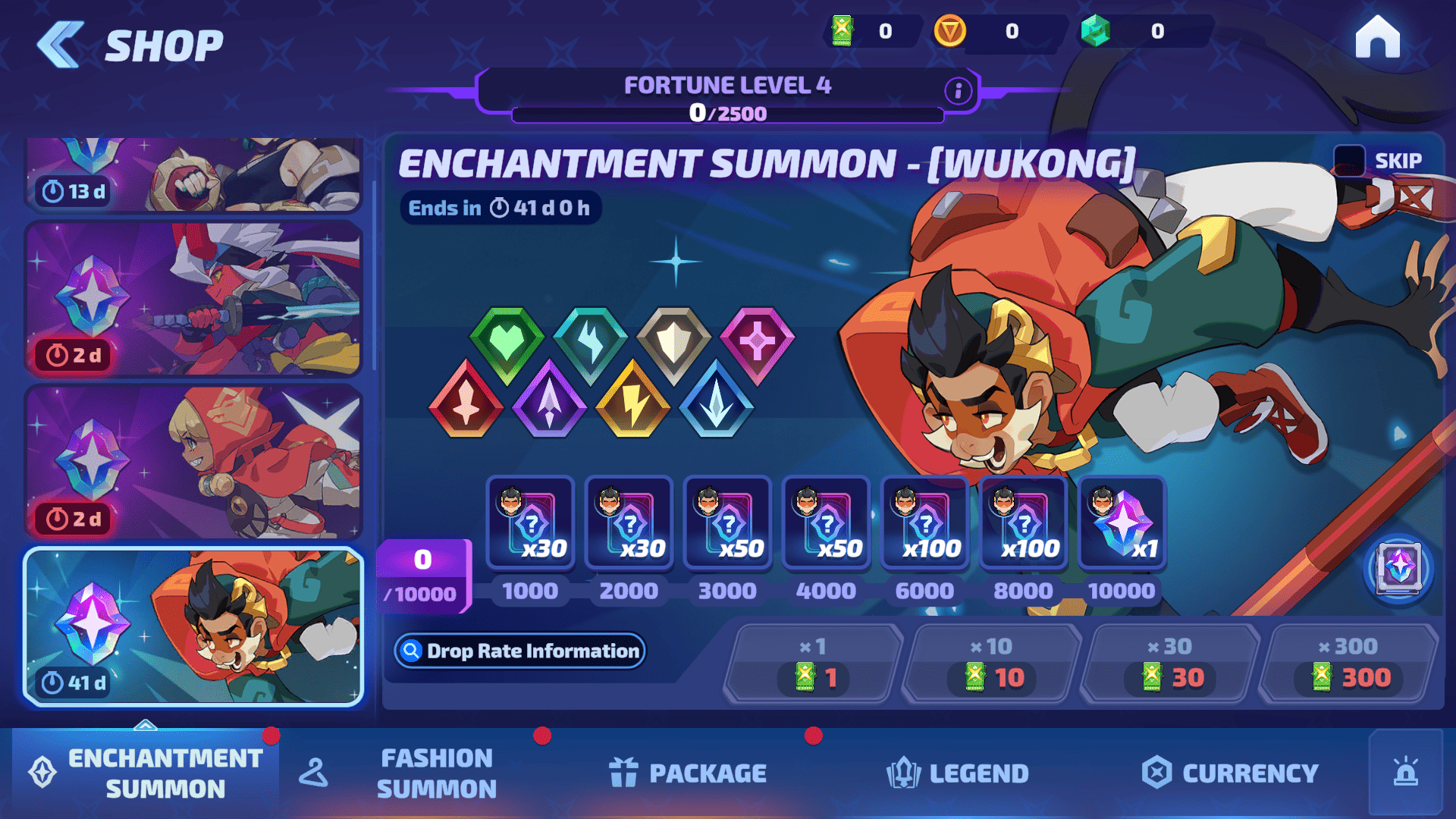
Task: Go back using the Shop arrow
Action: point(61,45)
